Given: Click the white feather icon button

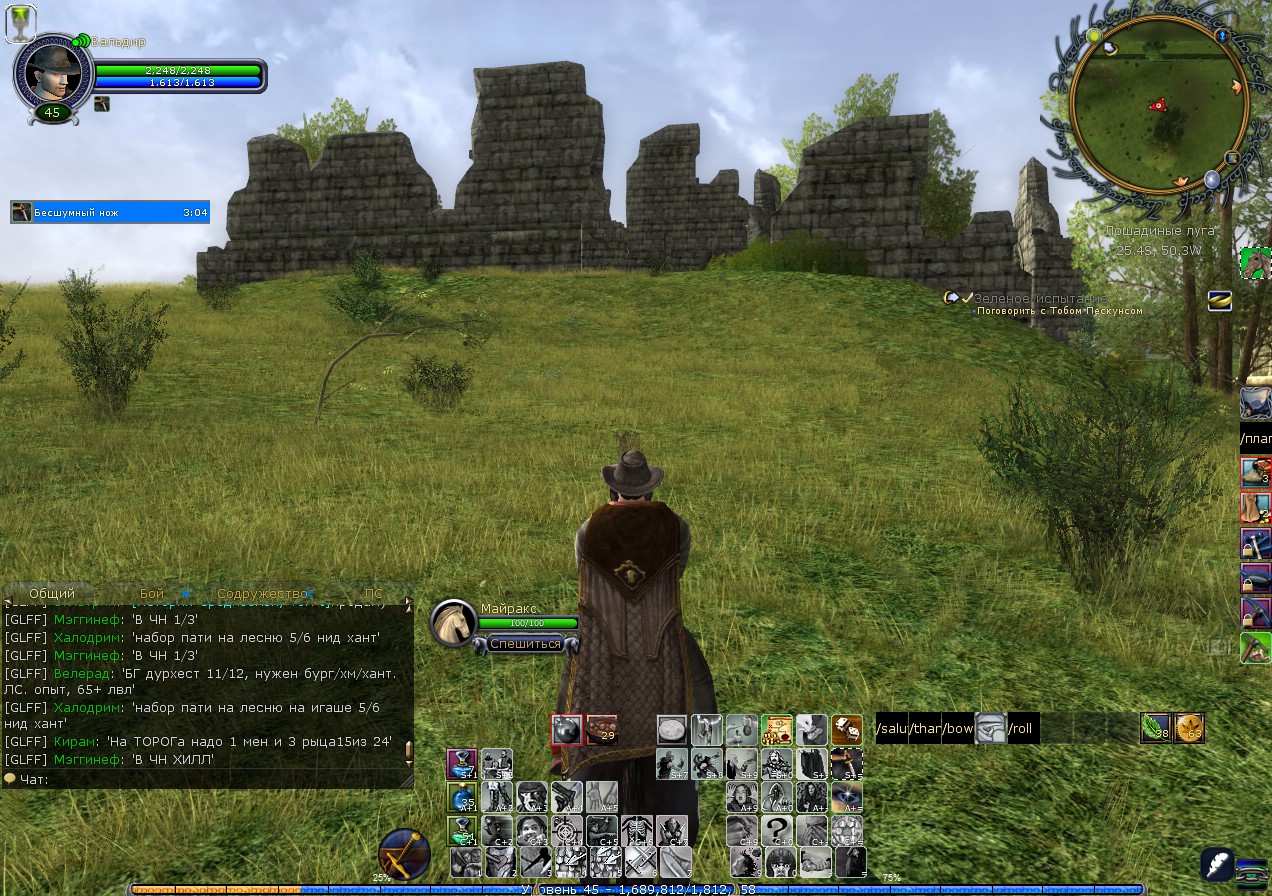Looking at the screenshot, I should click(x=1217, y=864).
